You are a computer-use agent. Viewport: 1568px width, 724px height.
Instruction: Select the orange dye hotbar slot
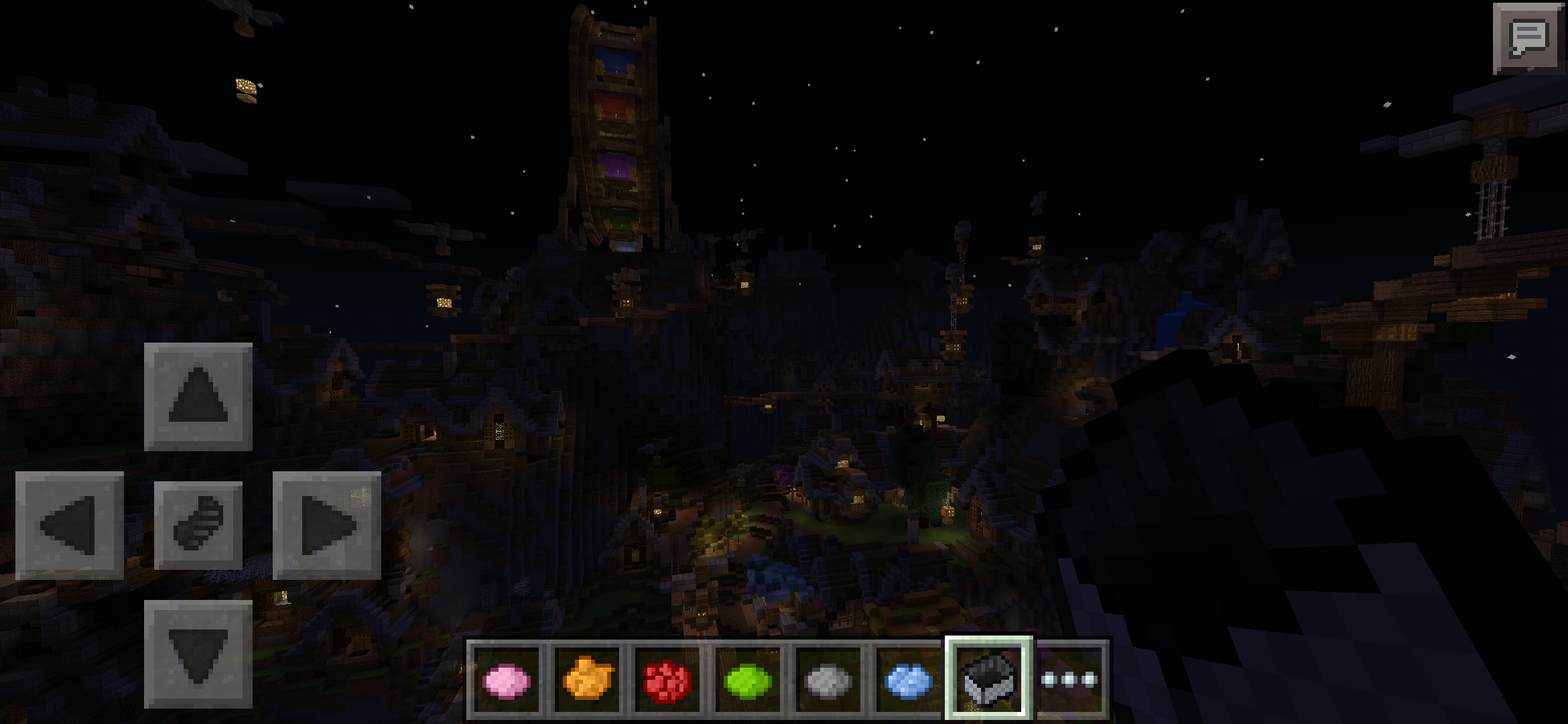(x=587, y=680)
